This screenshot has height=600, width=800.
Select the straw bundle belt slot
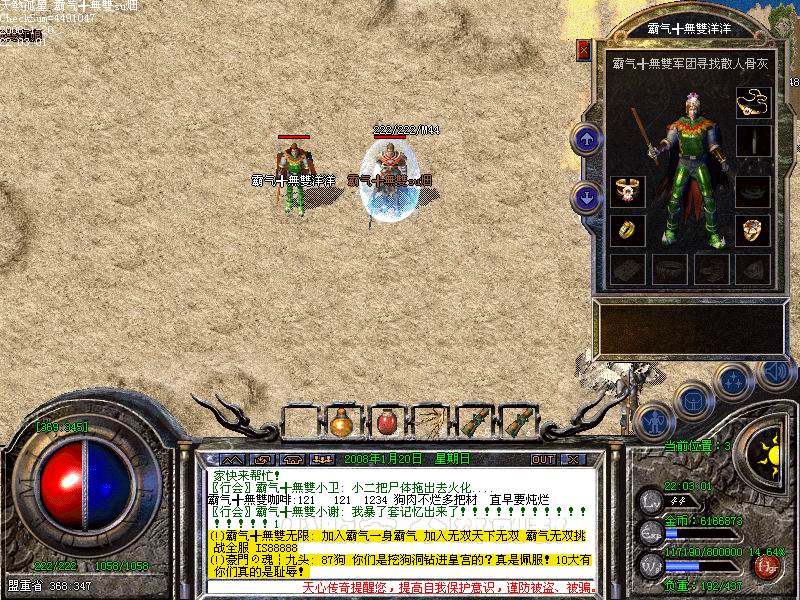(429, 421)
